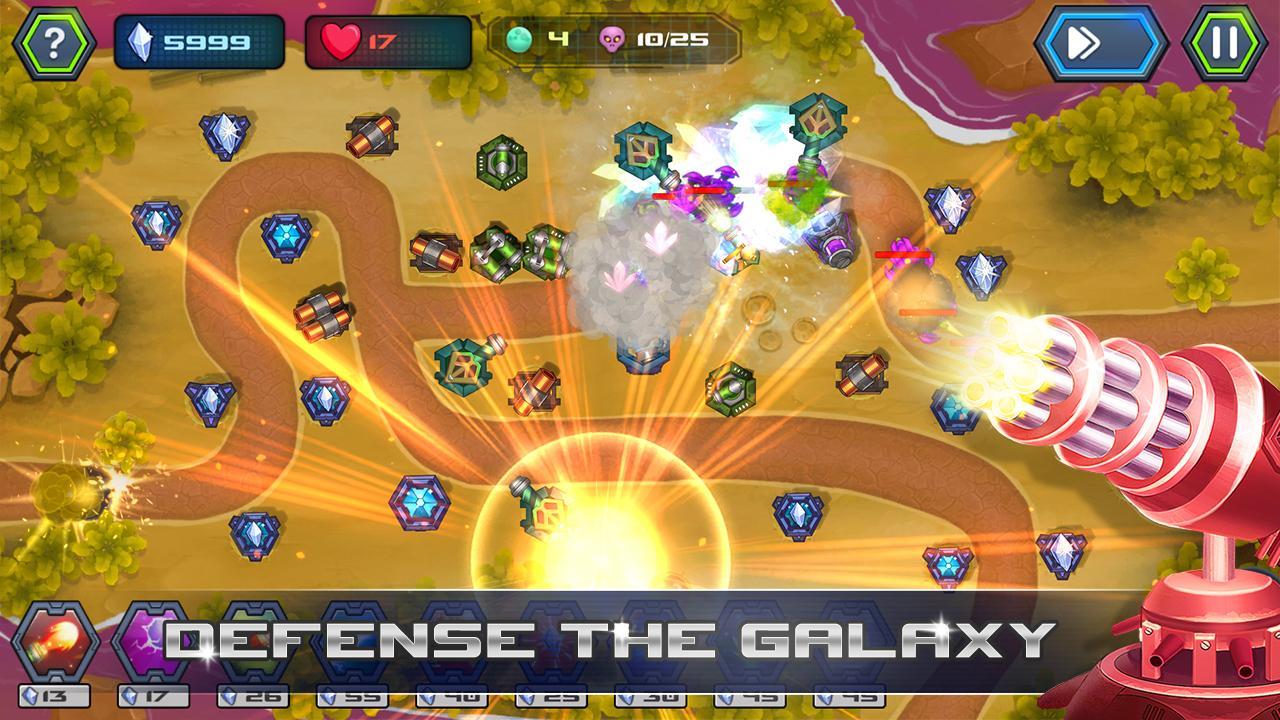Click the heart icon showing 17 lives
Screen dimensions: 1280x720
pyautogui.click(x=345, y=38)
